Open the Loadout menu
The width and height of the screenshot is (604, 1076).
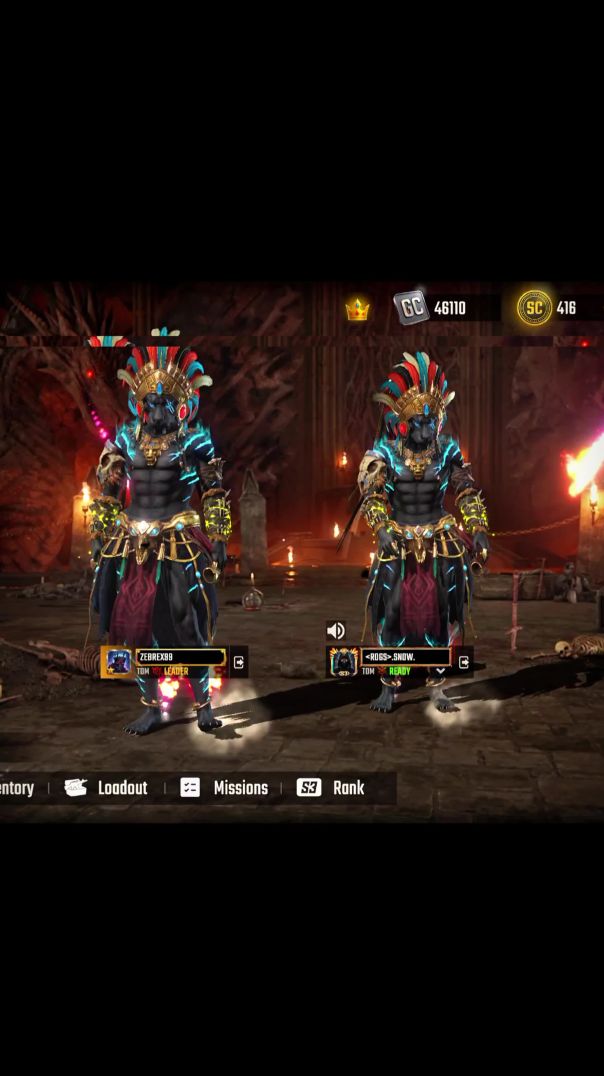click(x=106, y=788)
